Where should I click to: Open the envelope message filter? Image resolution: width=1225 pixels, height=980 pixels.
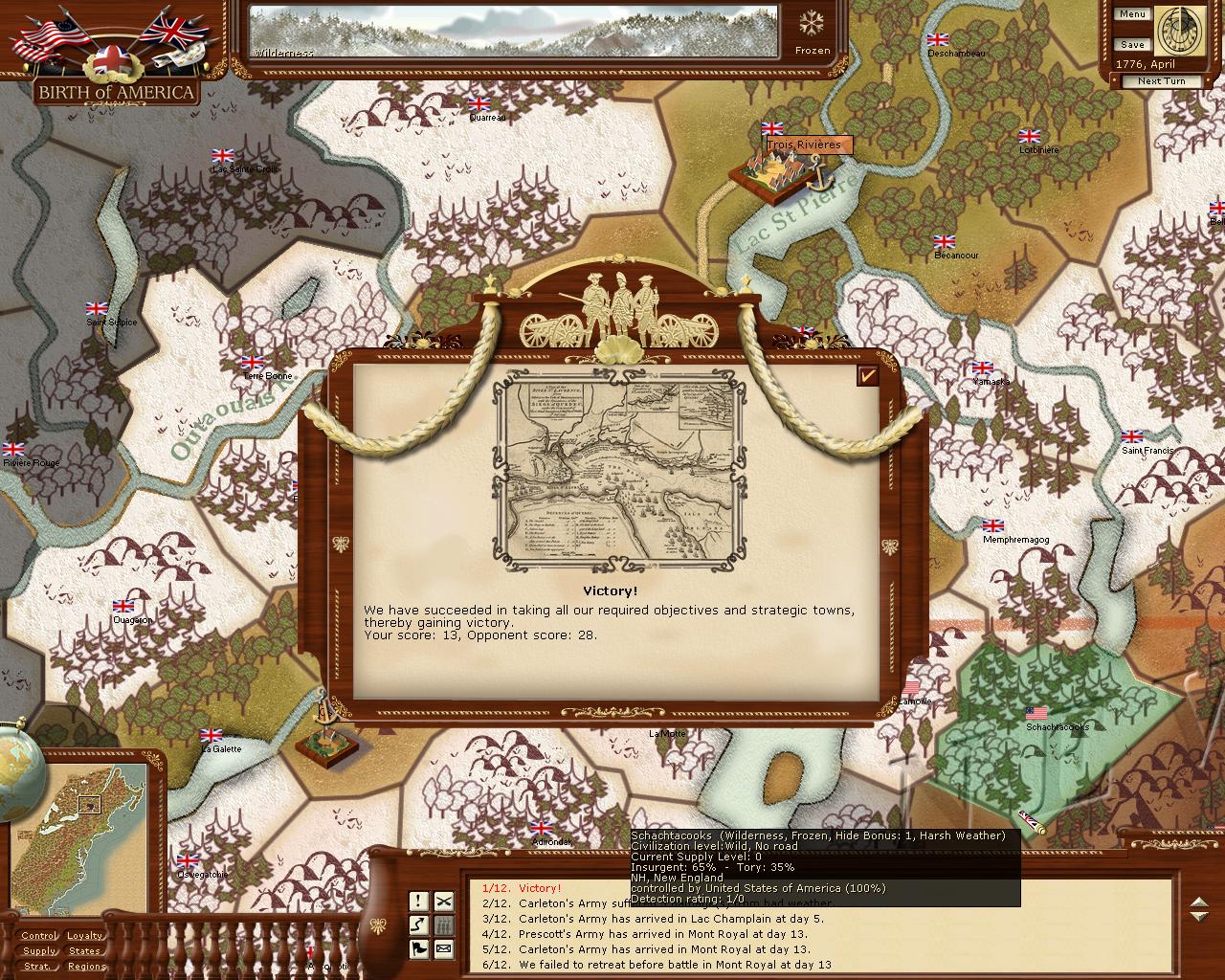click(443, 948)
